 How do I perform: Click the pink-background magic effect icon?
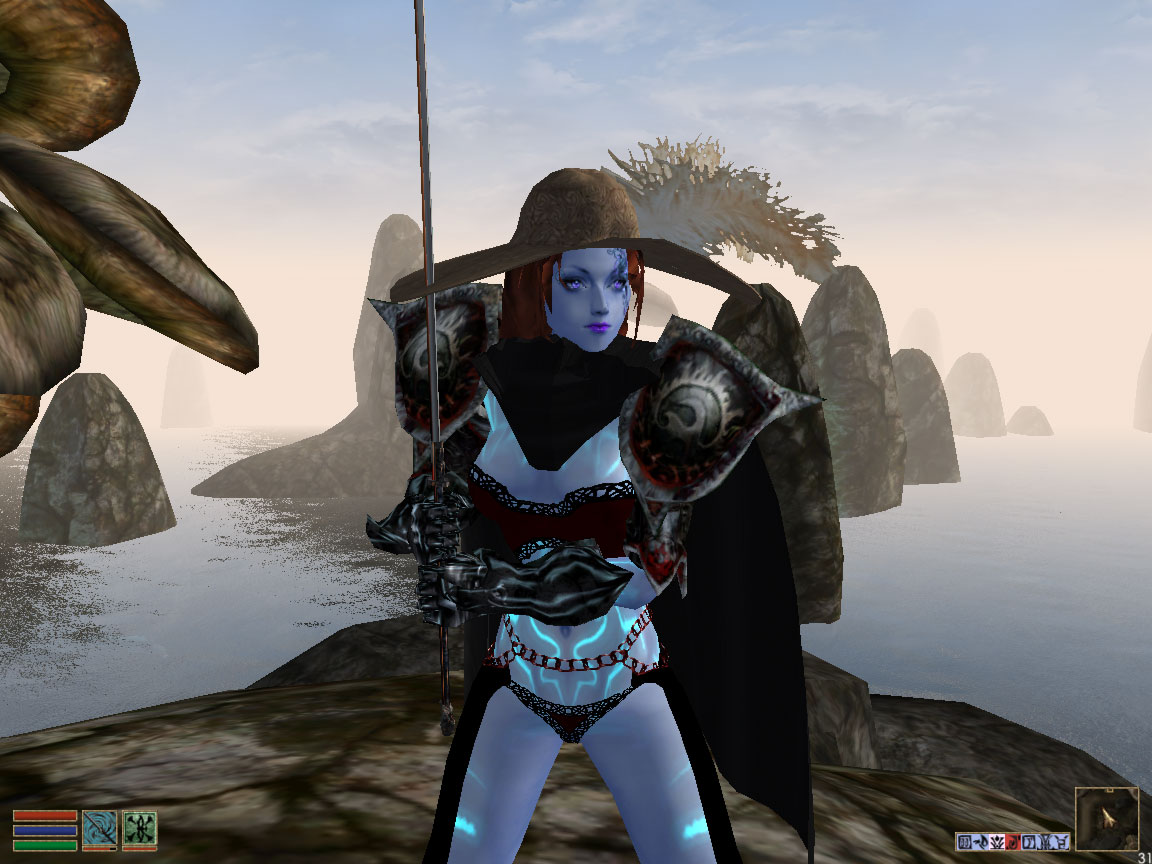pyautogui.click(x=997, y=842)
